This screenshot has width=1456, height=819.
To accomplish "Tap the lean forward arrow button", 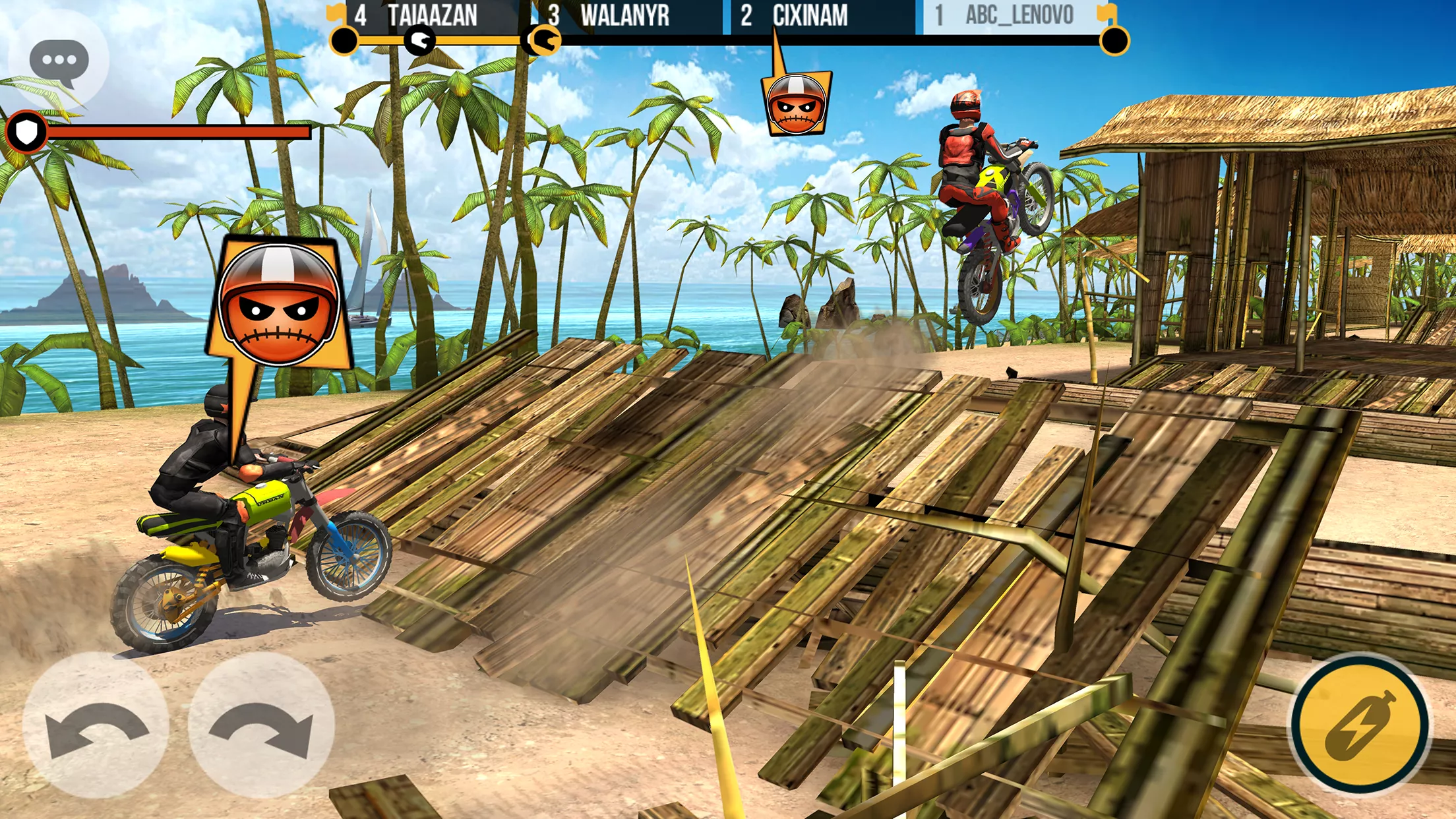I will [x=261, y=725].
